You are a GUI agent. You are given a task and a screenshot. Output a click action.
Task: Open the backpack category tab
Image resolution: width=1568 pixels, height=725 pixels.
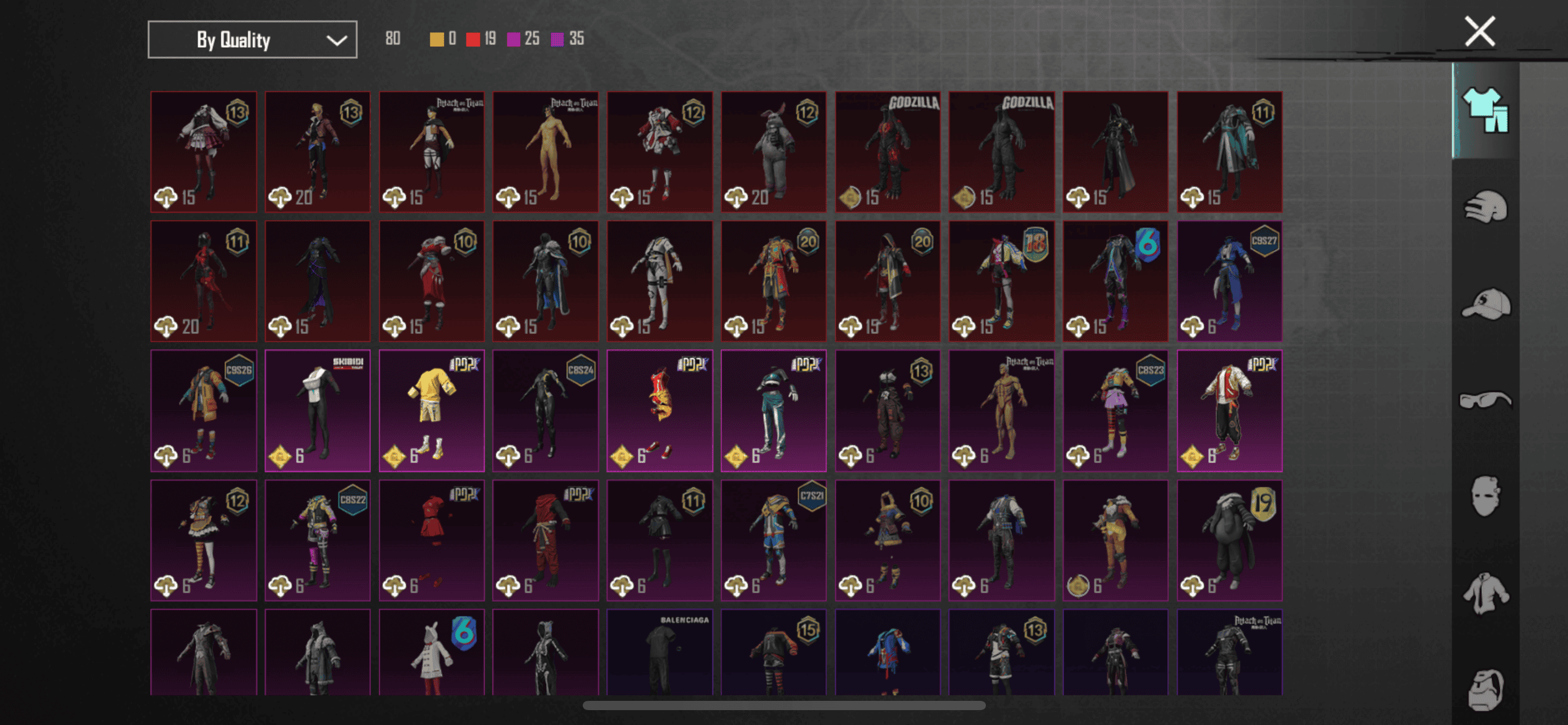1485,689
